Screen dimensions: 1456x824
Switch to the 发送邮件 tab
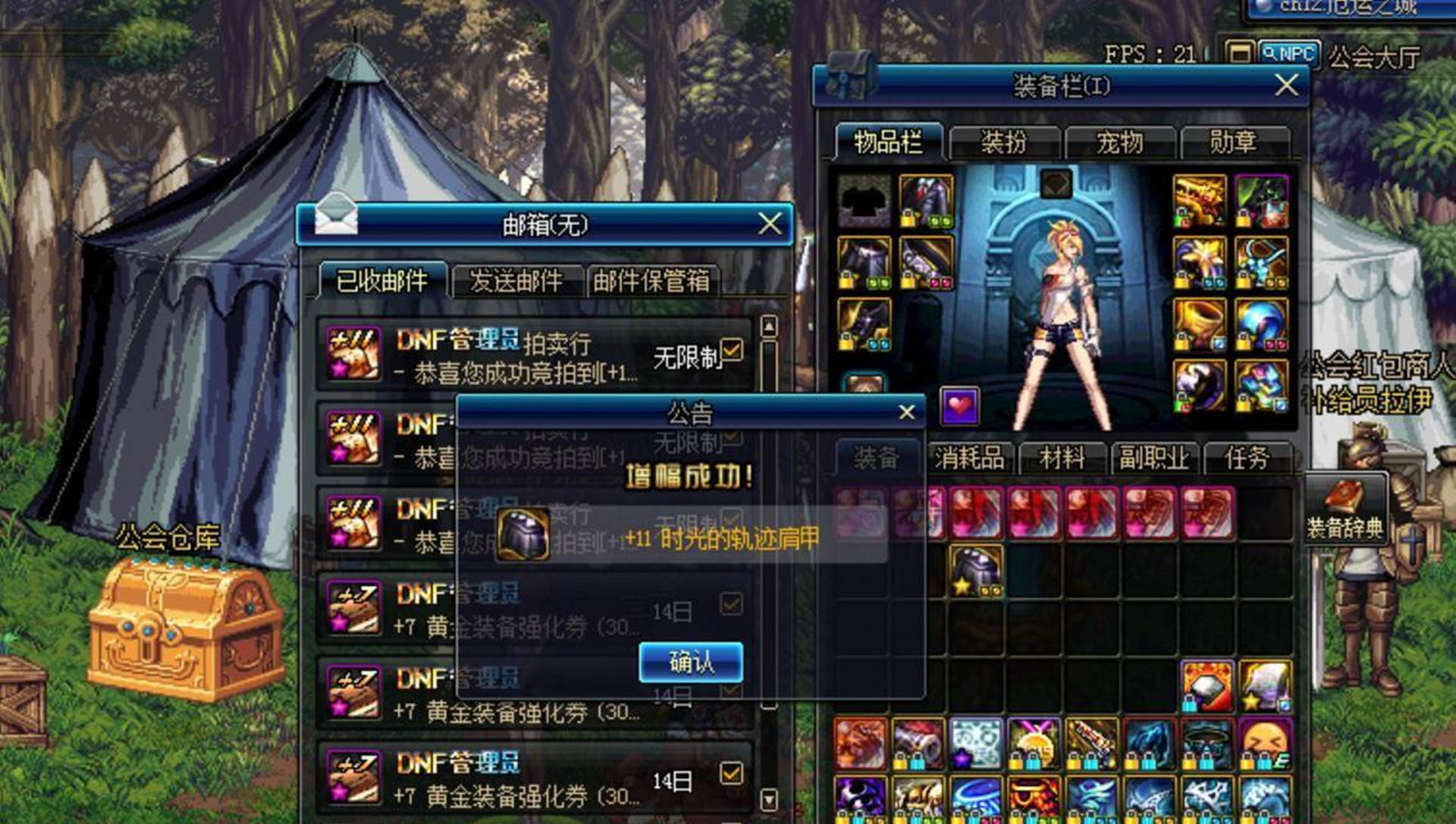coord(516,281)
